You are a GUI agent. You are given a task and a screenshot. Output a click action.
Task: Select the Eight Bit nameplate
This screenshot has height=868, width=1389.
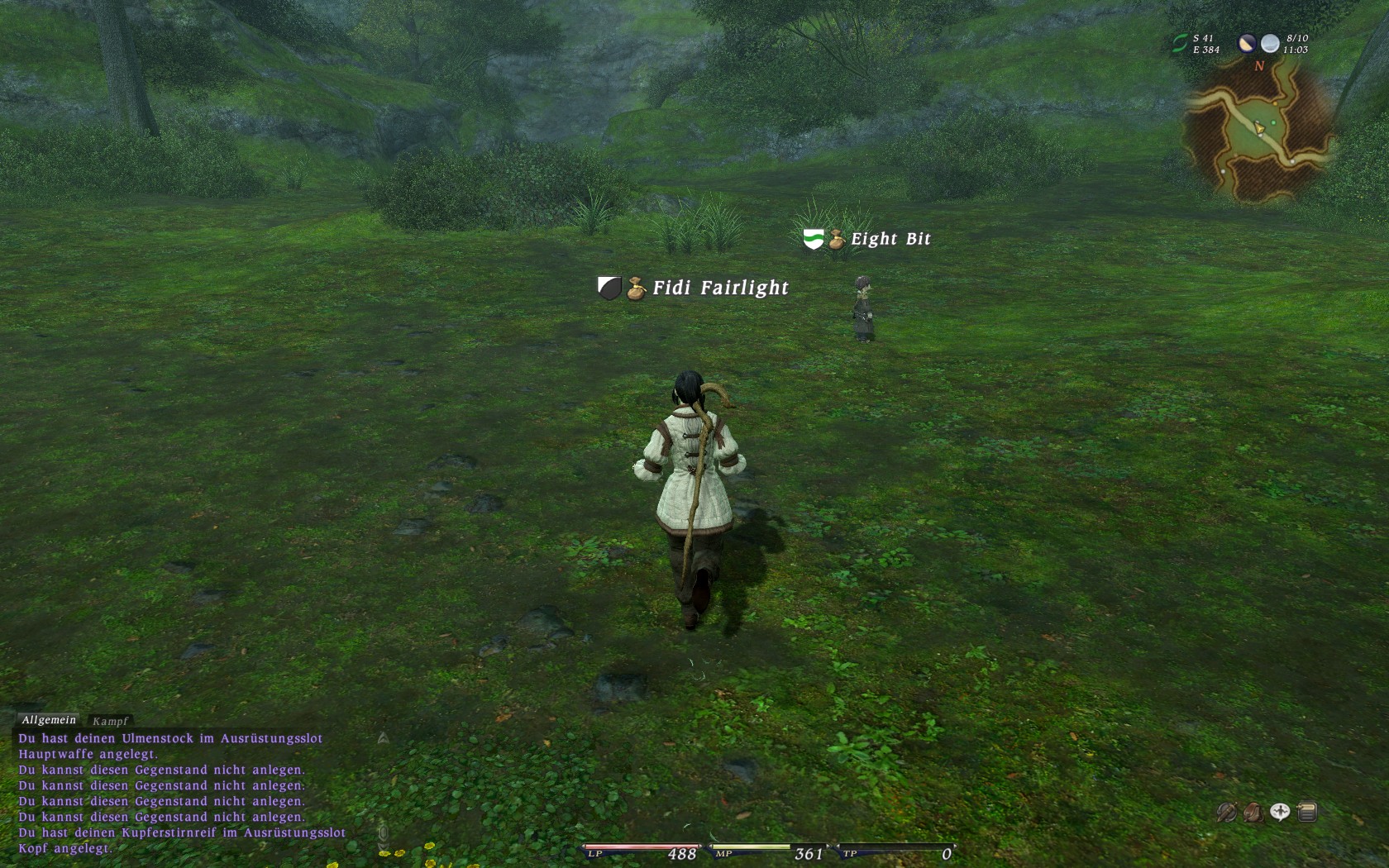point(890,239)
